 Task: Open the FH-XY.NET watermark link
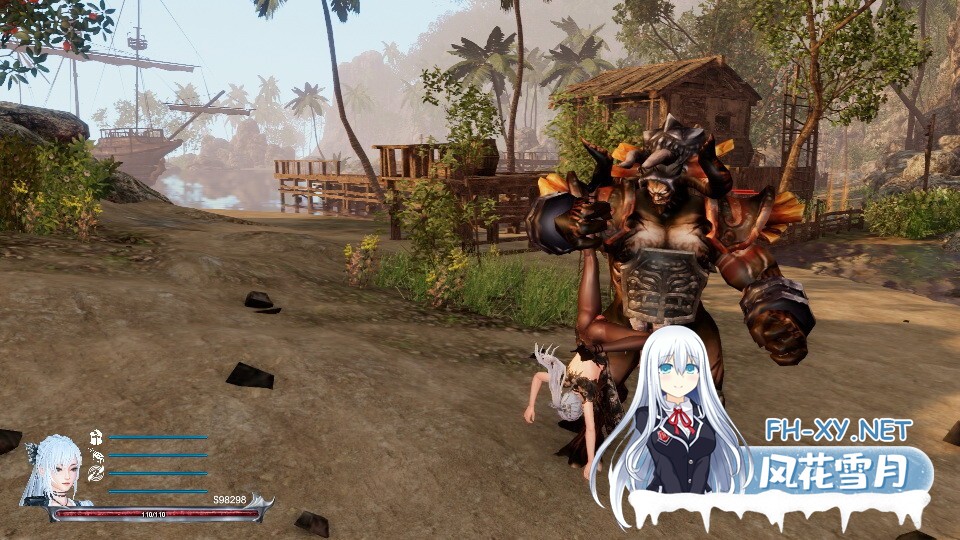(838, 431)
